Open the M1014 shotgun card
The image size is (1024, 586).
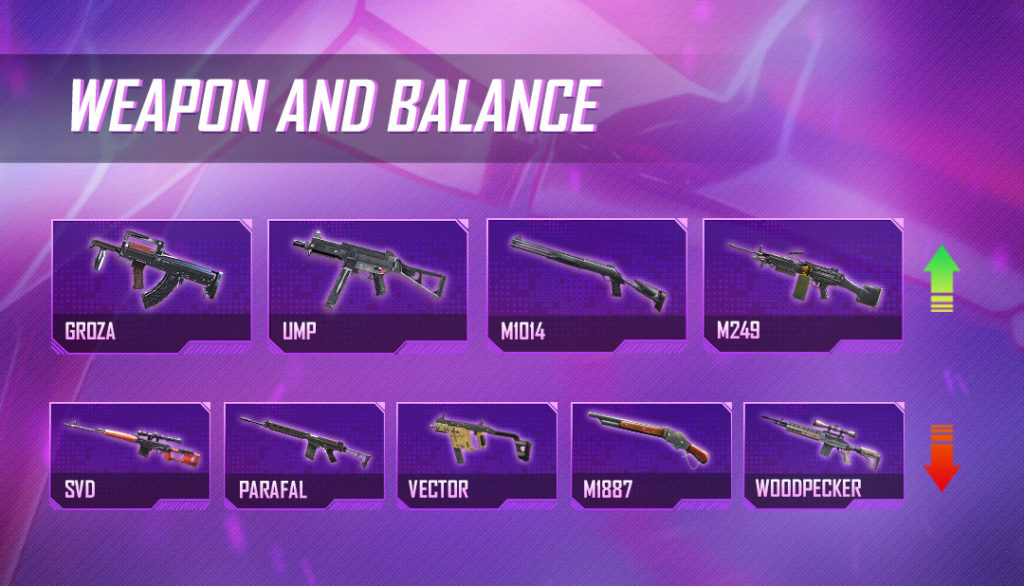pos(586,285)
